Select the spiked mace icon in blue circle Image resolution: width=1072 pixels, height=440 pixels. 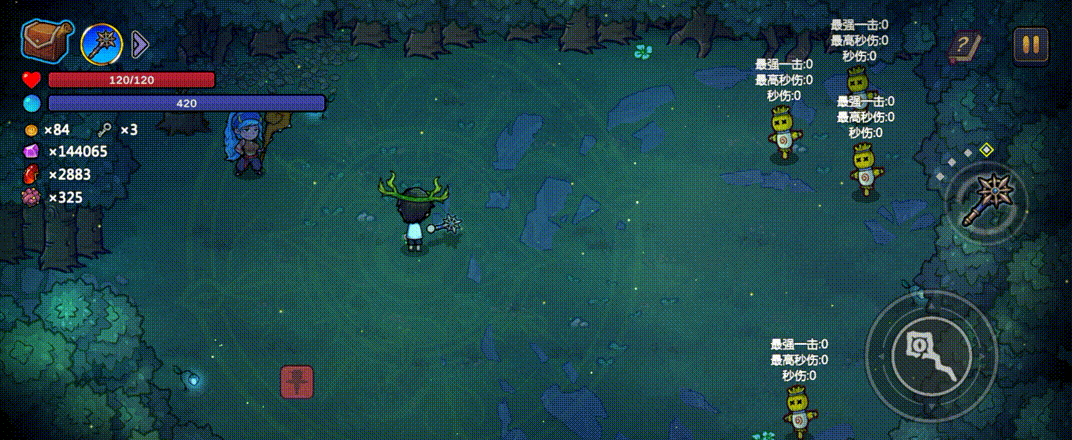102,43
